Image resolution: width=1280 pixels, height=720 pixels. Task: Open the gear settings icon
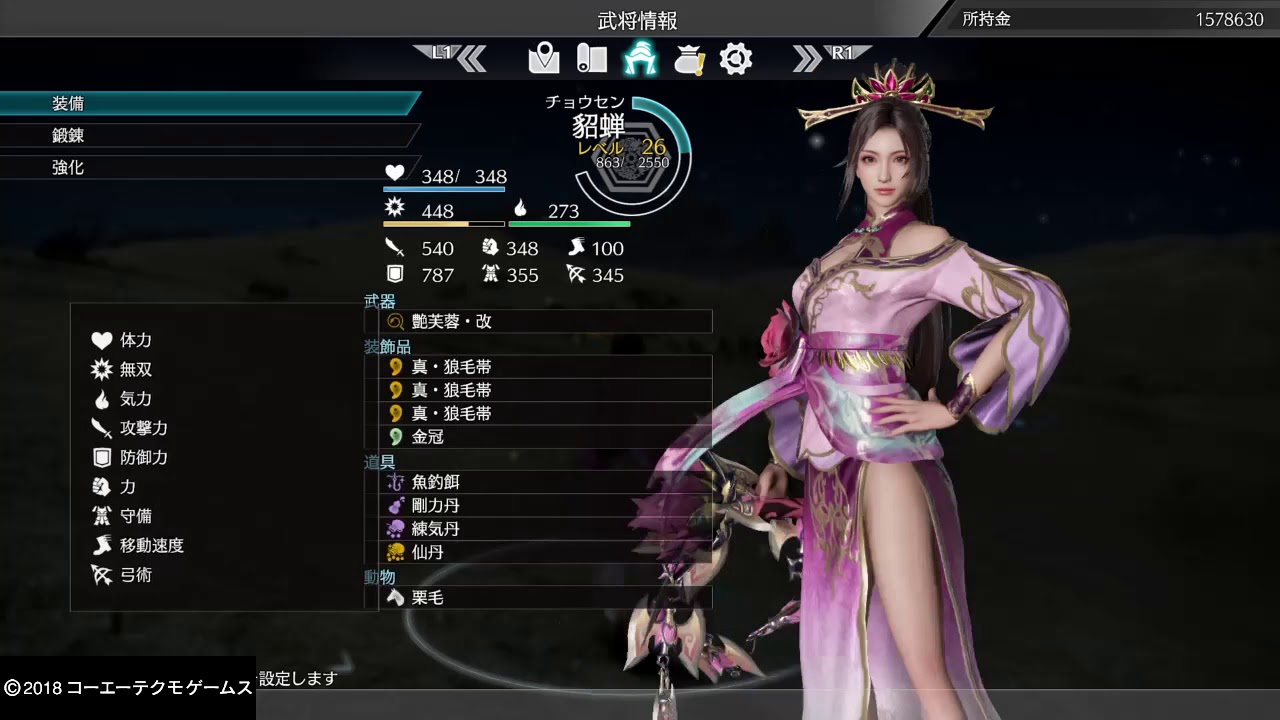(x=737, y=58)
